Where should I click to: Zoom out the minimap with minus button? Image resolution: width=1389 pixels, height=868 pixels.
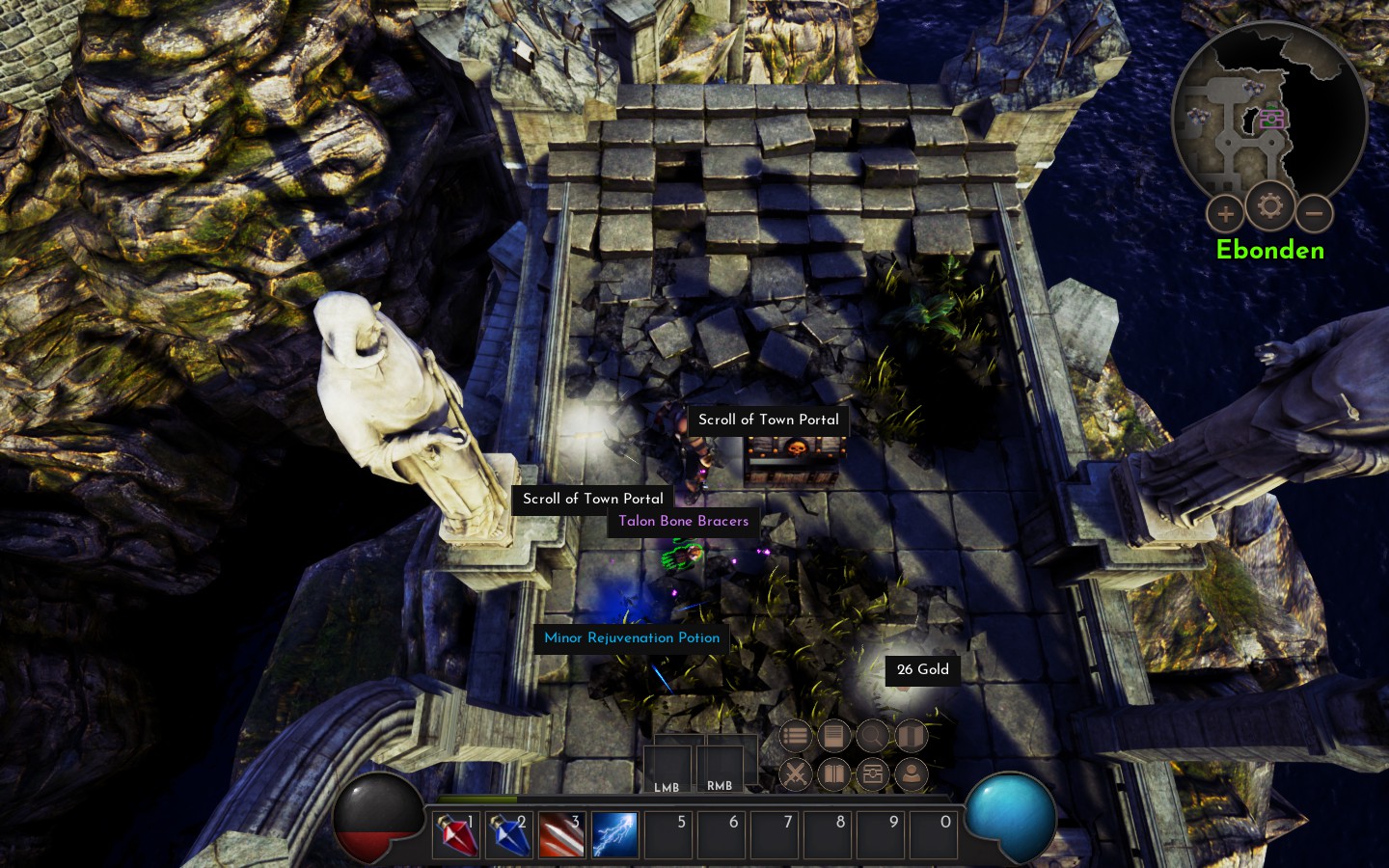[1314, 214]
